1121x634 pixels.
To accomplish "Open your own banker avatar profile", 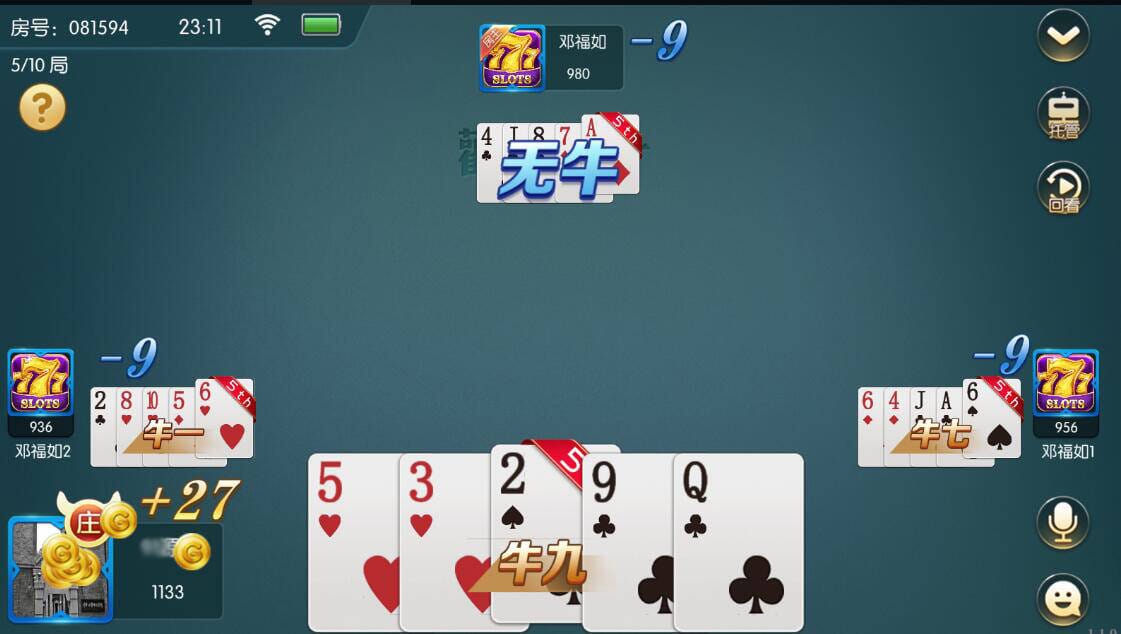I will click(60, 570).
